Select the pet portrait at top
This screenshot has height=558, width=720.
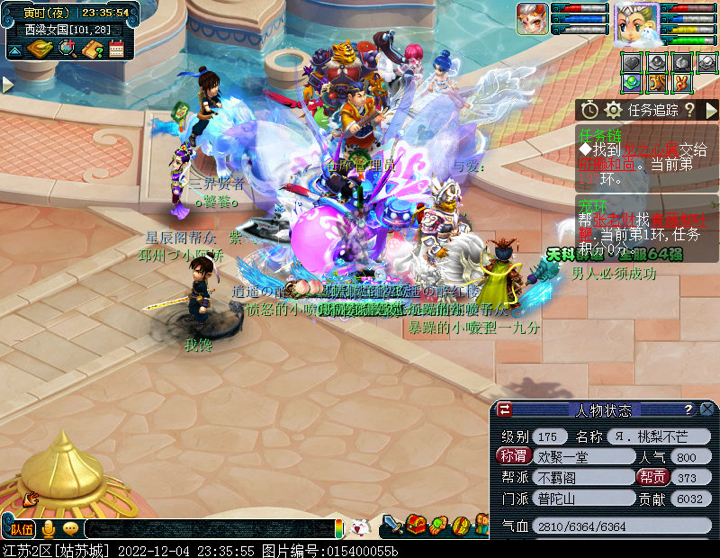tap(532, 18)
